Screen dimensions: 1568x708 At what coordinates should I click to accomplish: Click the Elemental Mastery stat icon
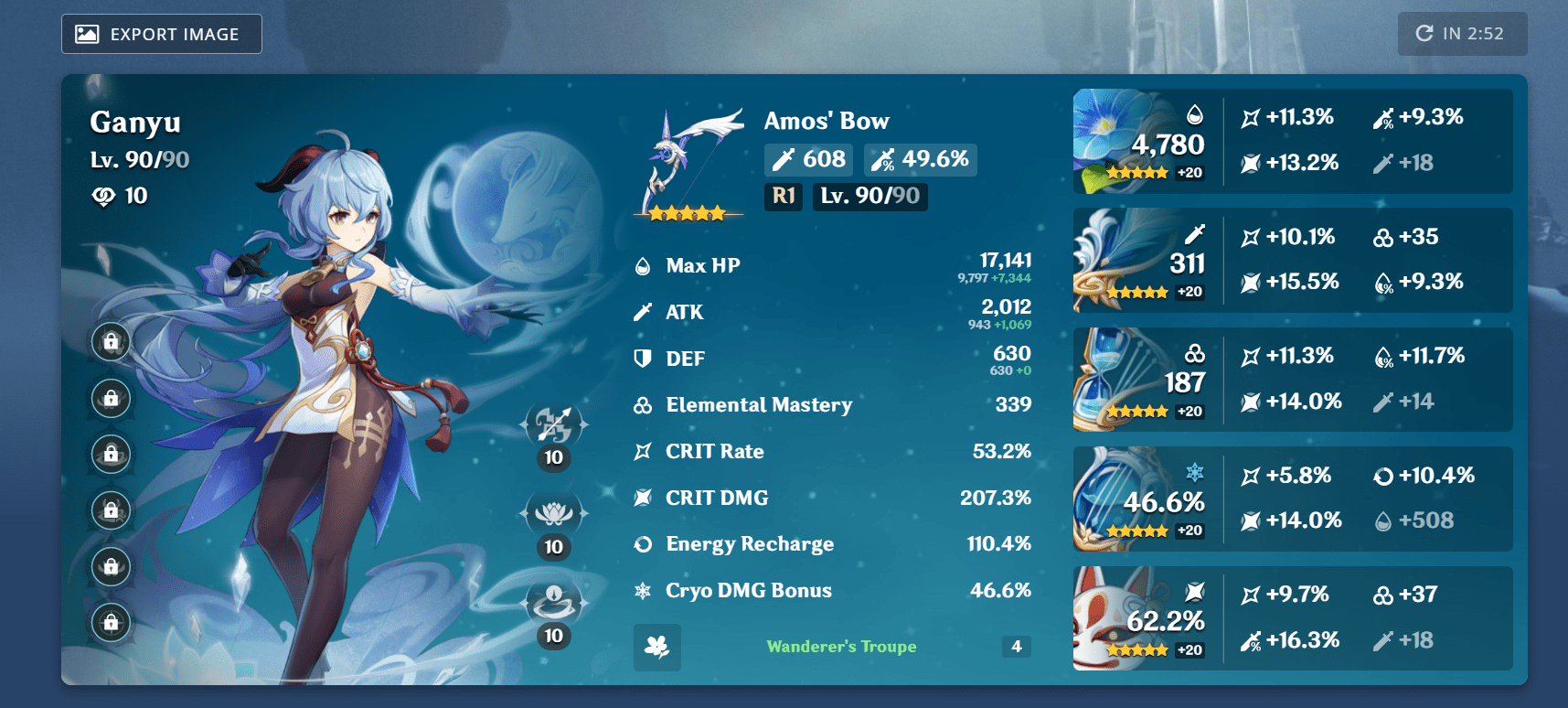point(642,405)
